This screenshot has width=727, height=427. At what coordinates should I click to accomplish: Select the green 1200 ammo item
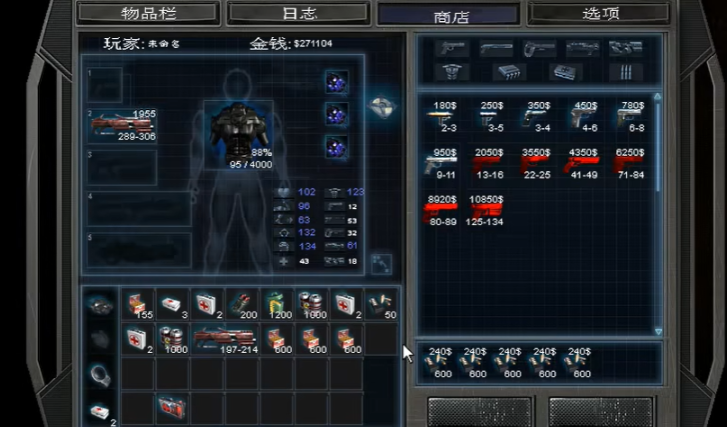pyautogui.click(x=277, y=304)
